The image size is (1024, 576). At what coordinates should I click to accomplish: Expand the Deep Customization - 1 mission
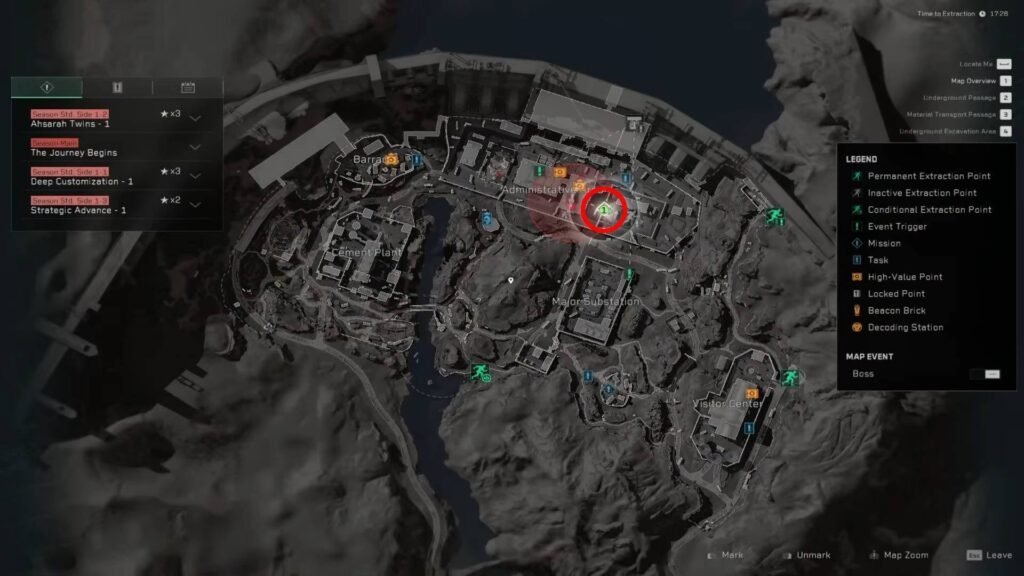click(195, 176)
